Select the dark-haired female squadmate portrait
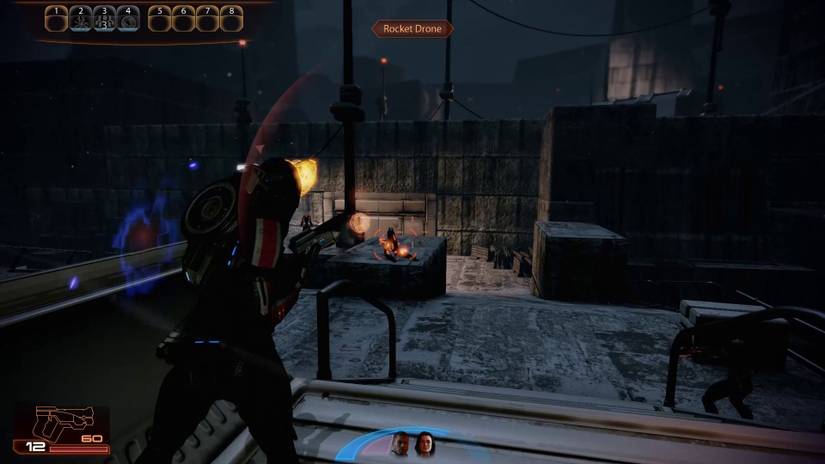This screenshot has width=825, height=464. click(x=424, y=444)
